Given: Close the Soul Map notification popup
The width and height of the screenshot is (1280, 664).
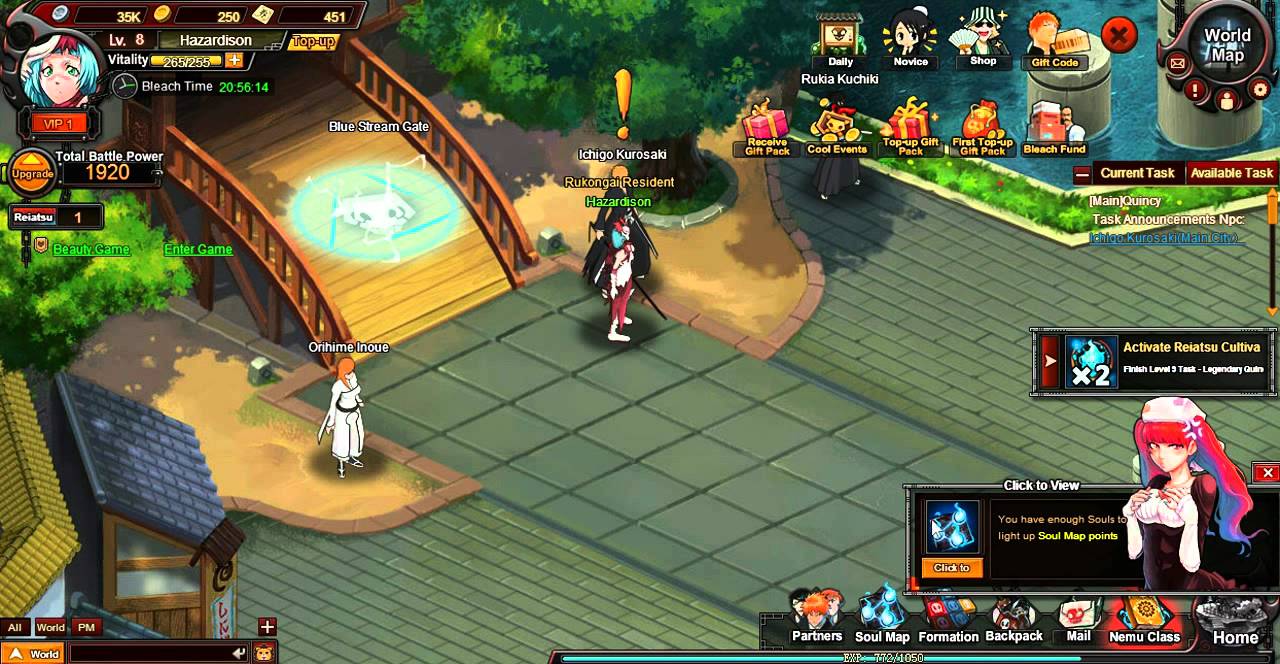Looking at the screenshot, I should pyautogui.click(x=1267, y=473).
